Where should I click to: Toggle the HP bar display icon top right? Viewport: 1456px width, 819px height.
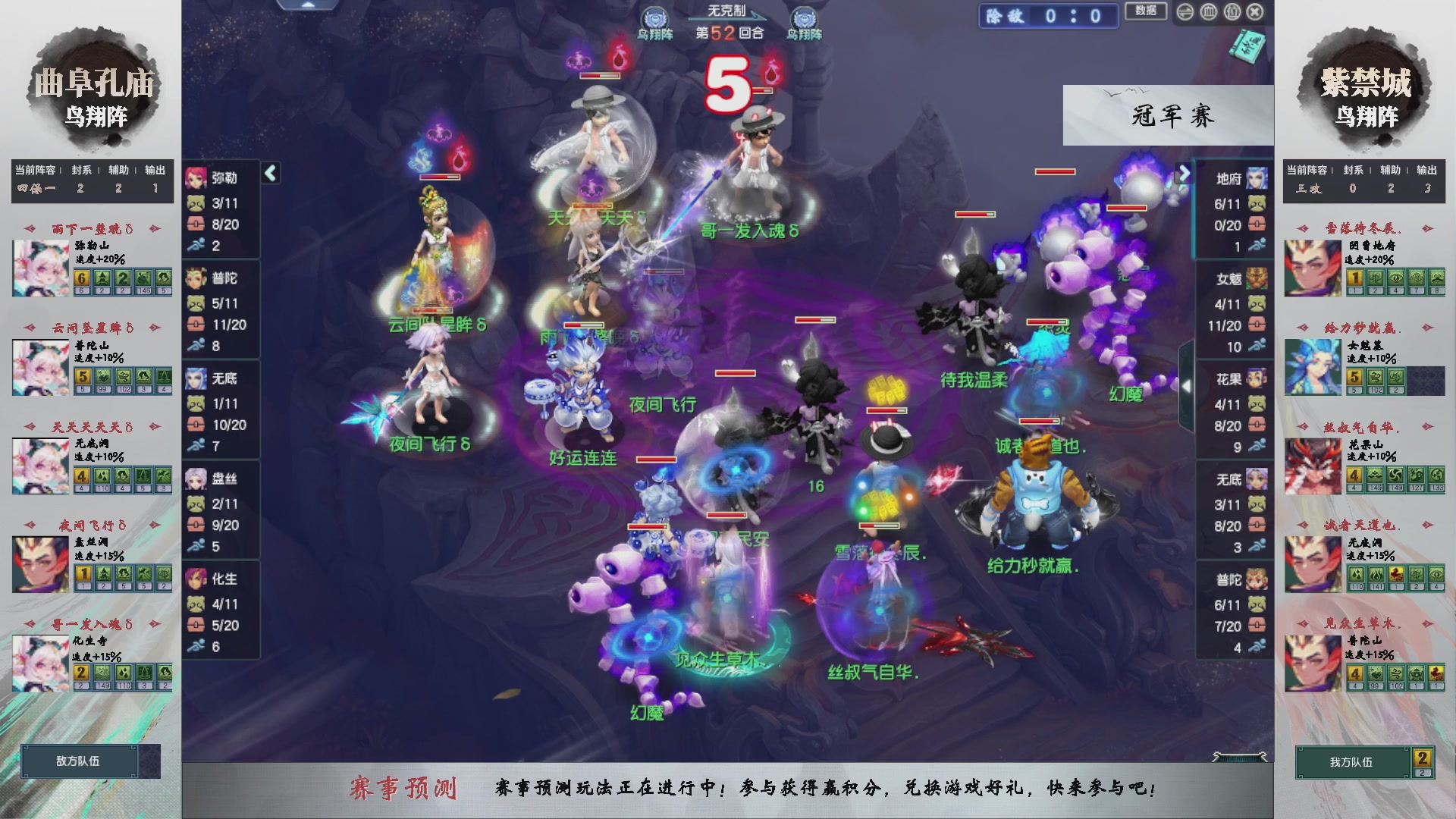[1208, 13]
